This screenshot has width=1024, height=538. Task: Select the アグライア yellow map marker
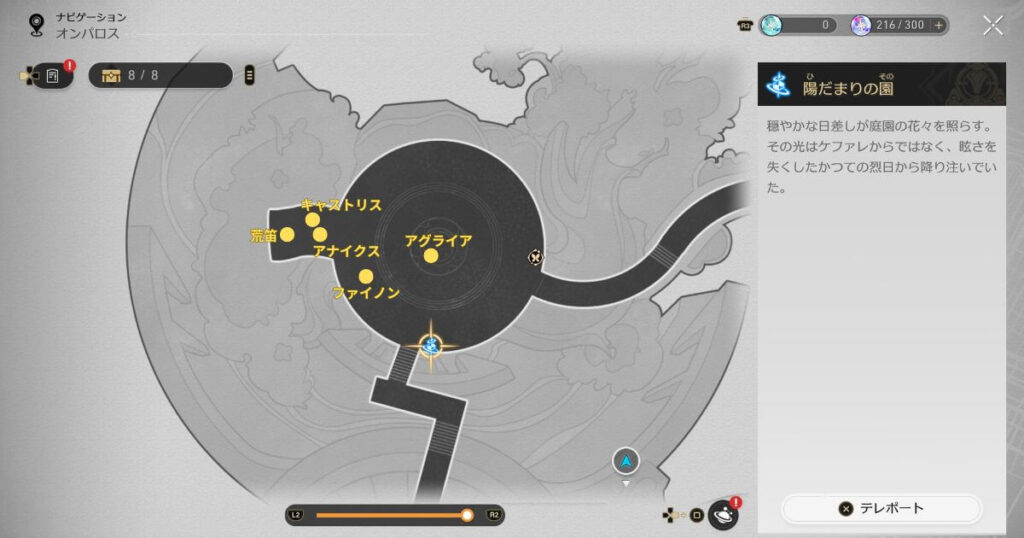coord(430,256)
